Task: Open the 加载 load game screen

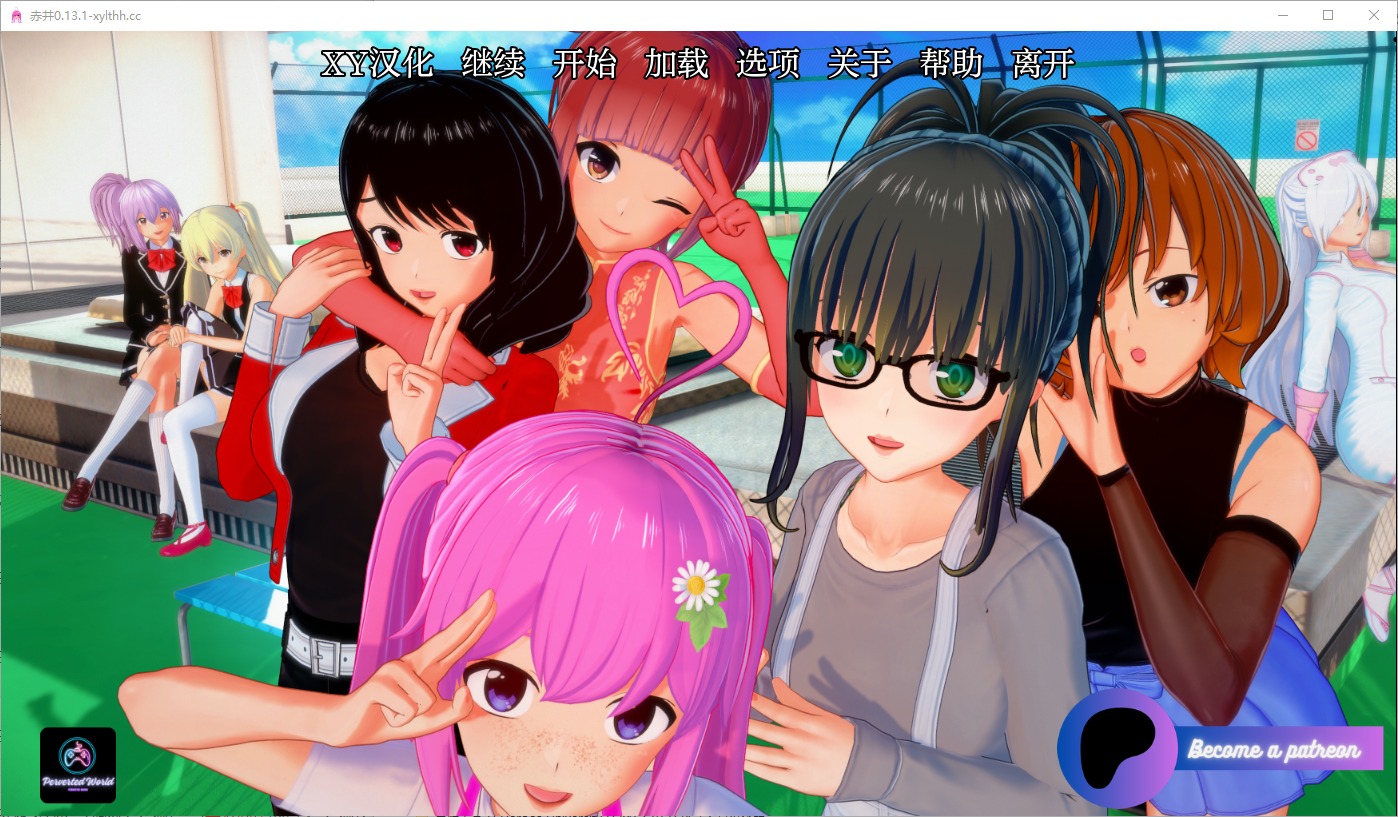Action: click(x=676, y=64)
